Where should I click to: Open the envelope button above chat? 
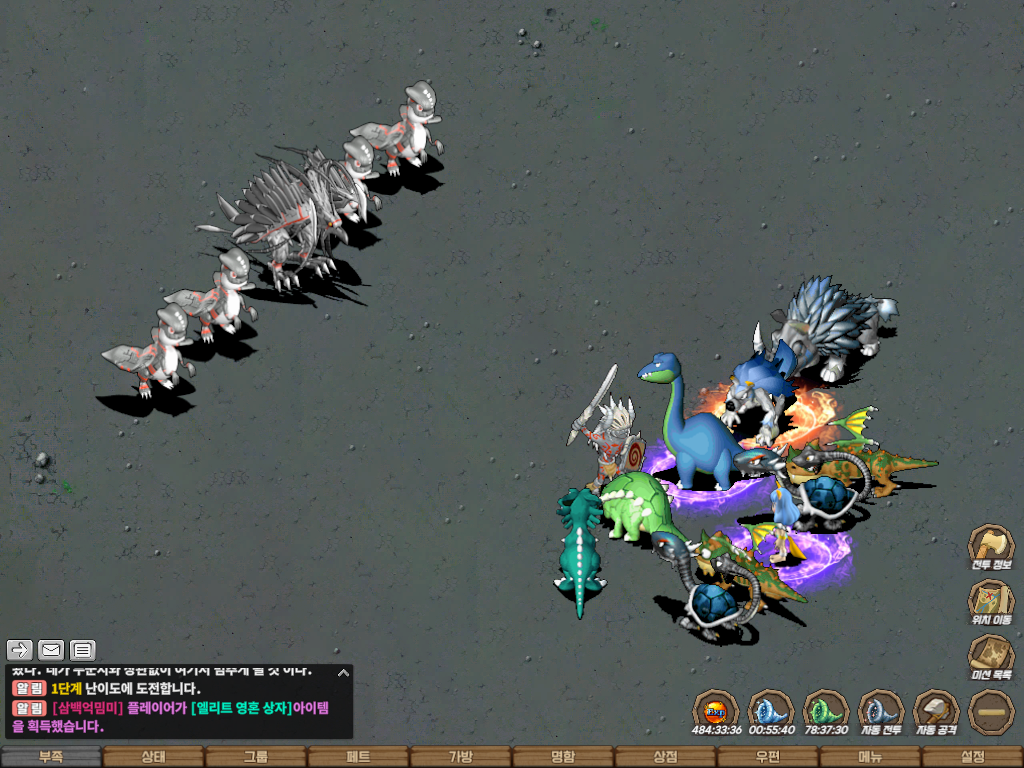click(x=51, y=650)
